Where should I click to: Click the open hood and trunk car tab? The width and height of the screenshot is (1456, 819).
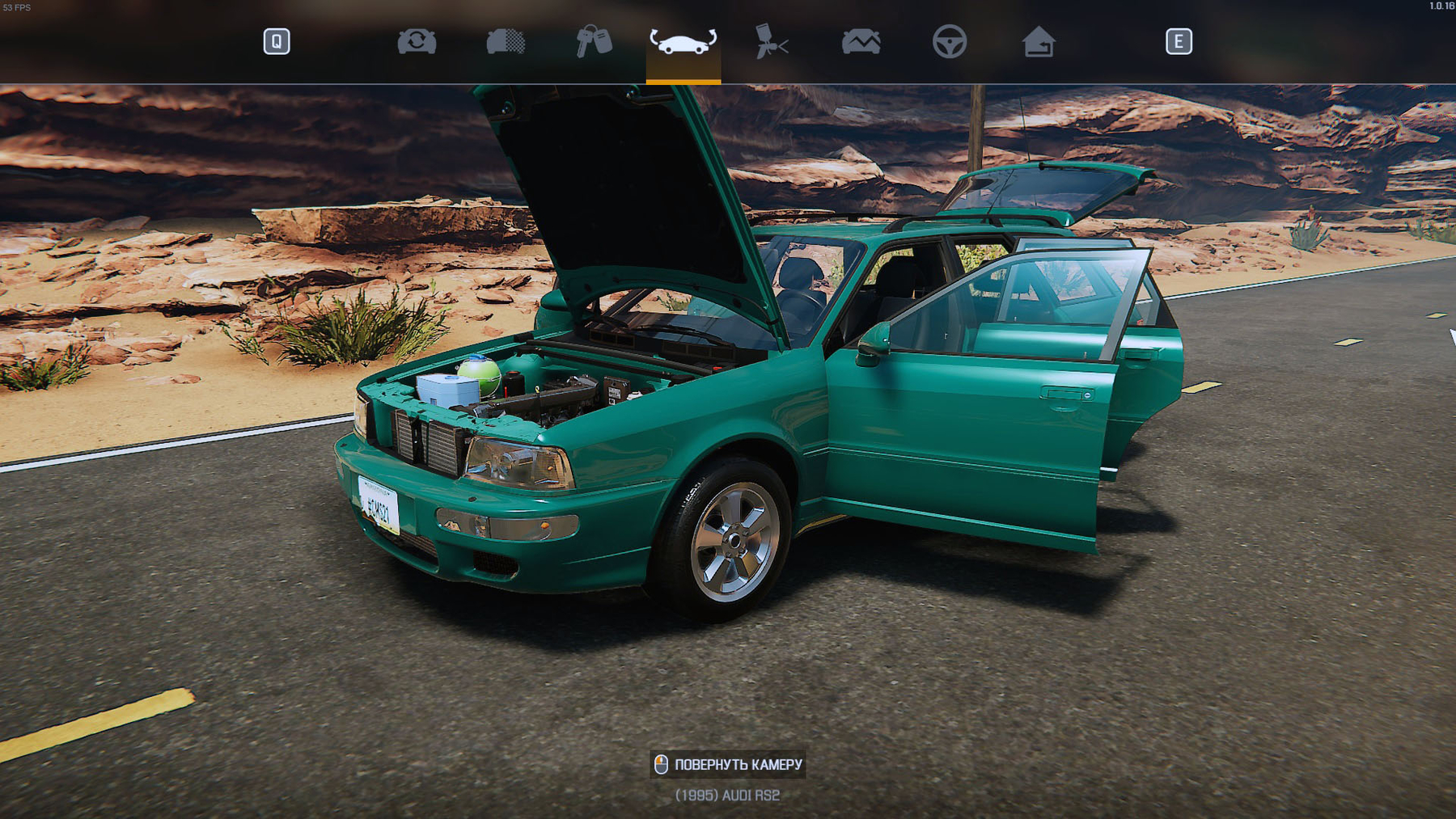click(x=683, y=42)
